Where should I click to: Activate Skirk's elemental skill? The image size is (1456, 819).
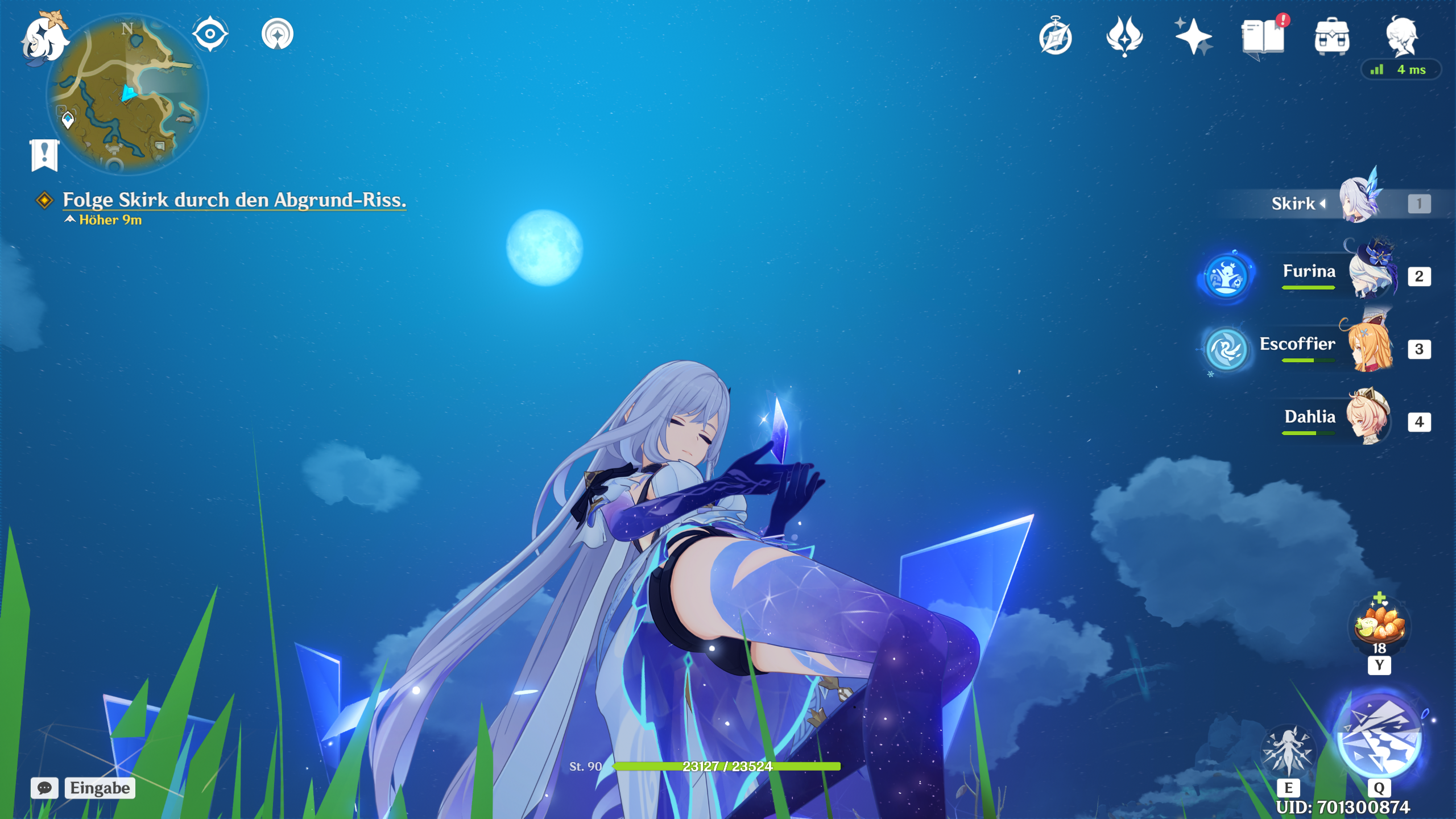tap(1288, 751)
